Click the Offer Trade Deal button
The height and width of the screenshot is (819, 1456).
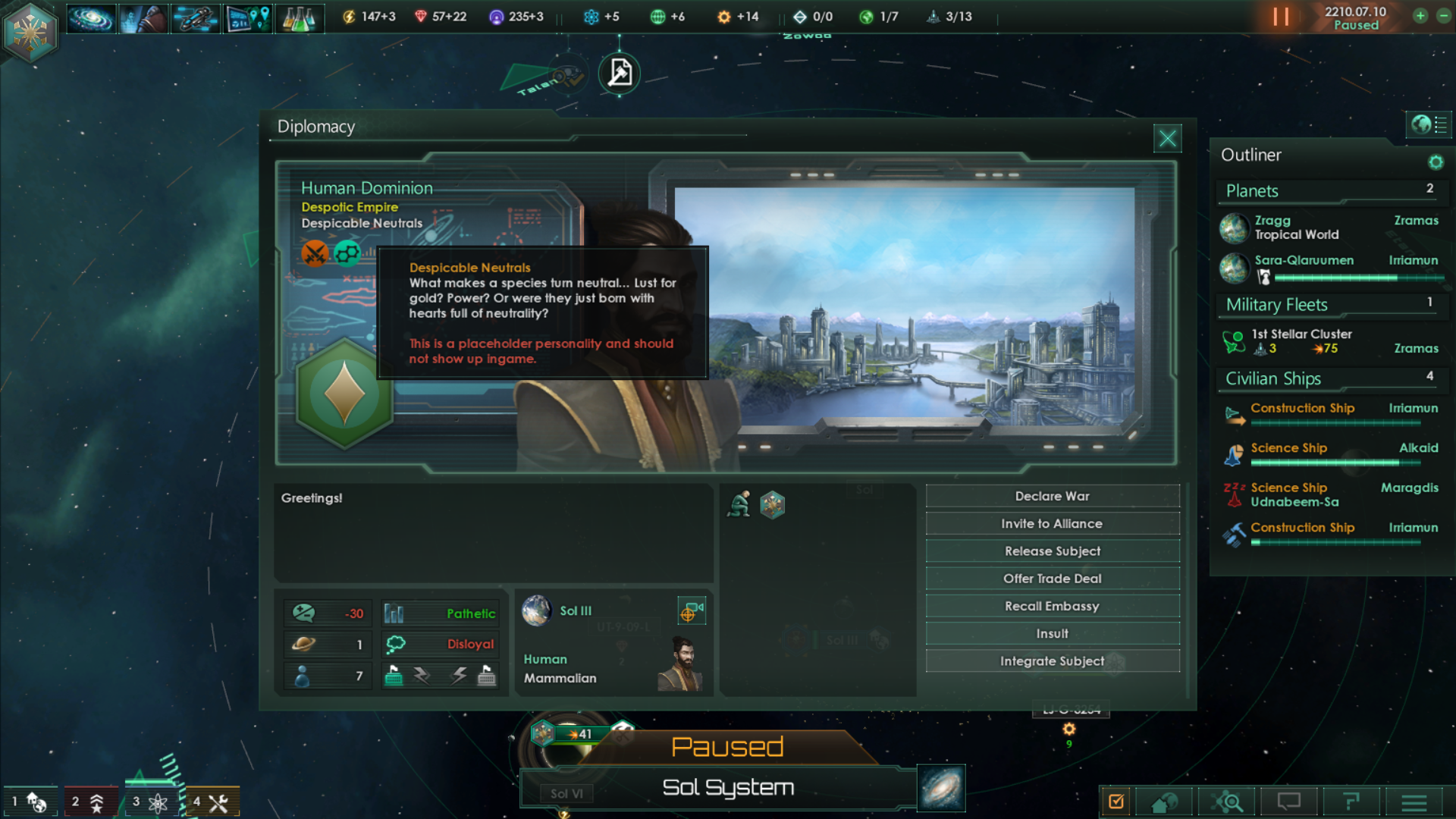1053,578
